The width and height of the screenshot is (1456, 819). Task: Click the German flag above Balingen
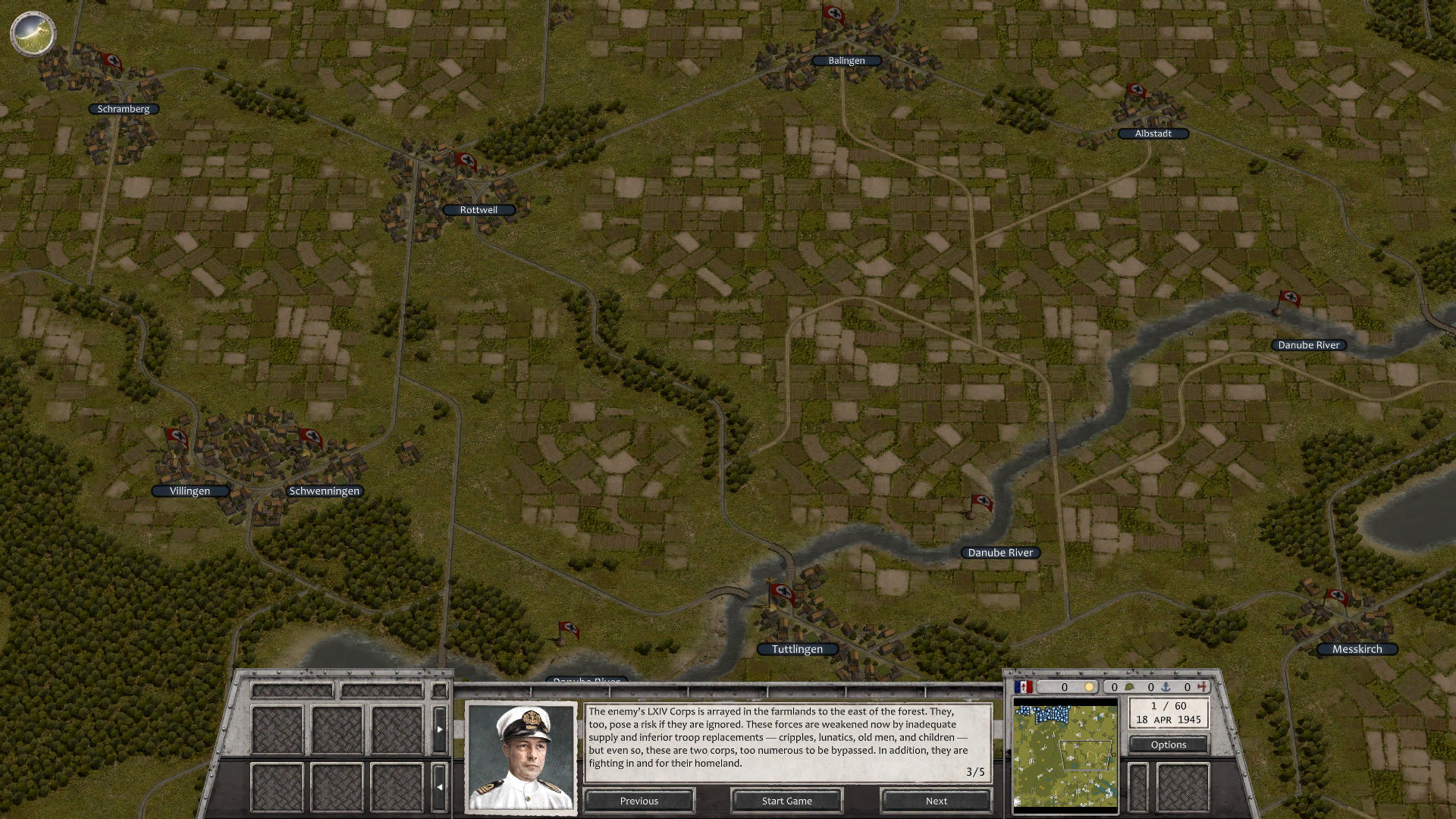point(833,15)
